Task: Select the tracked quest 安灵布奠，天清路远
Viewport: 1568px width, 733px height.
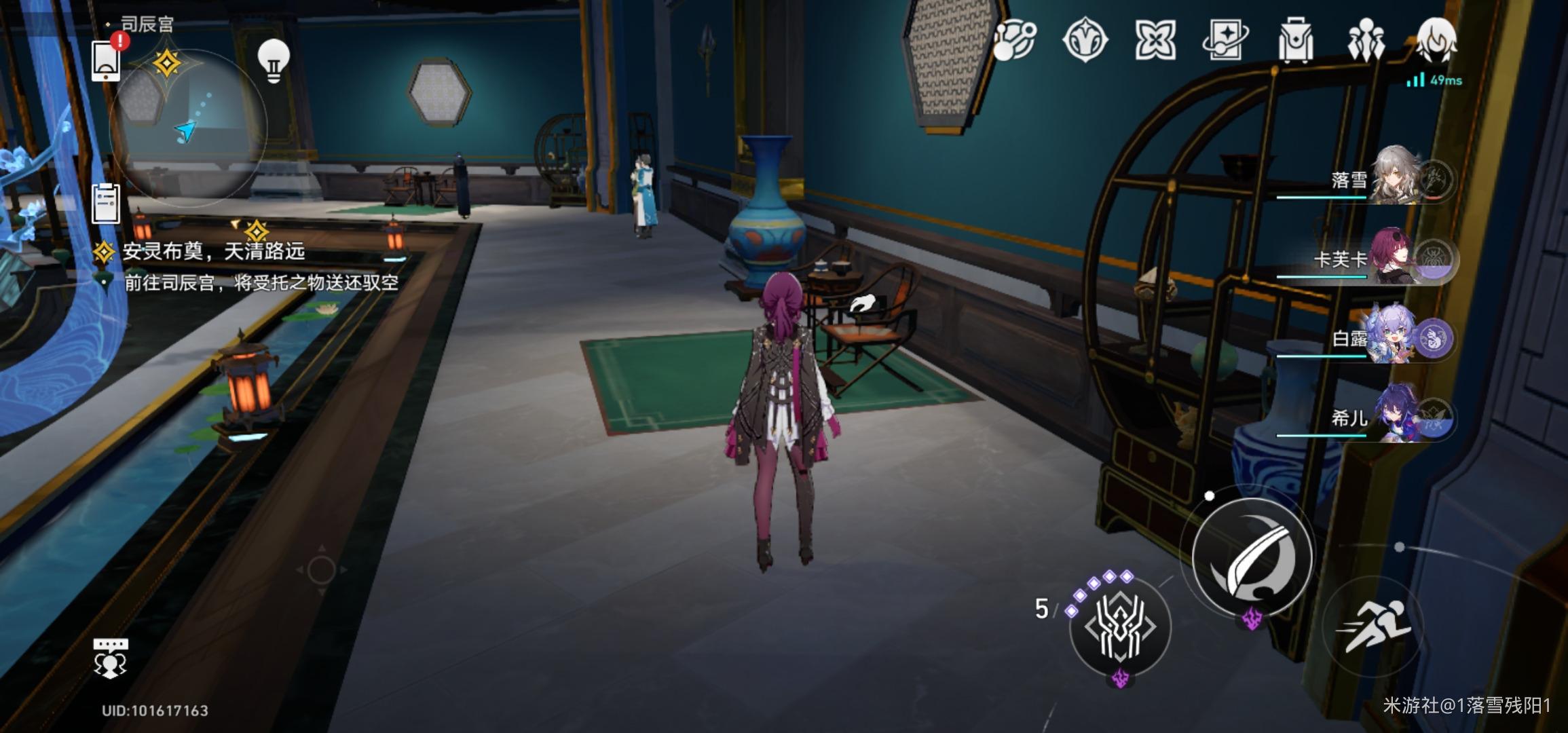Action: coord(213,252)
